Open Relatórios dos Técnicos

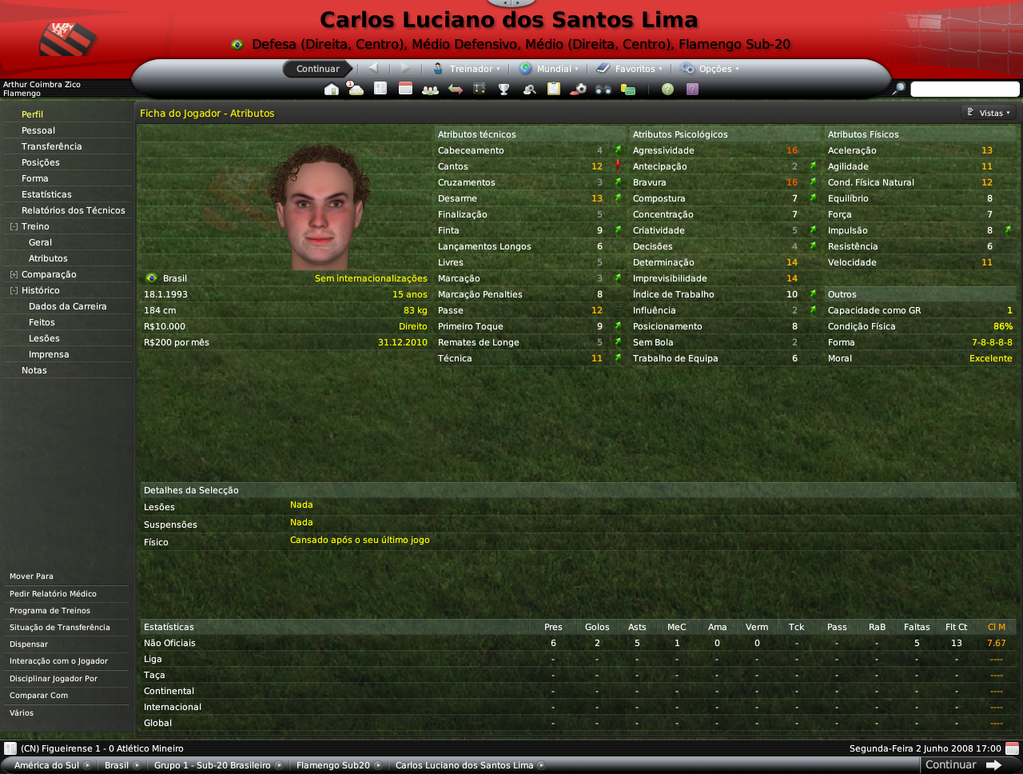point(73,210)
